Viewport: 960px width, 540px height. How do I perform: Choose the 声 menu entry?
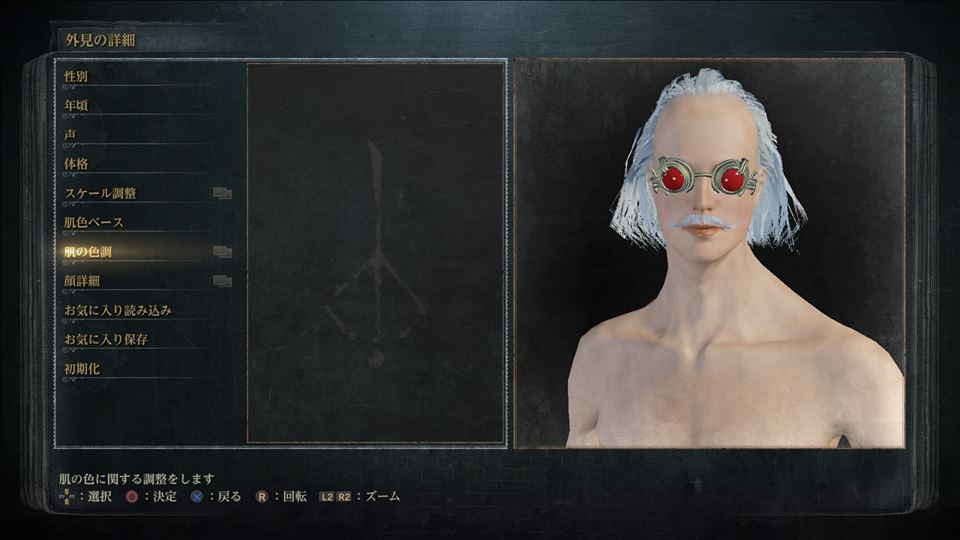pyautogui.click(x=70, y=134)
